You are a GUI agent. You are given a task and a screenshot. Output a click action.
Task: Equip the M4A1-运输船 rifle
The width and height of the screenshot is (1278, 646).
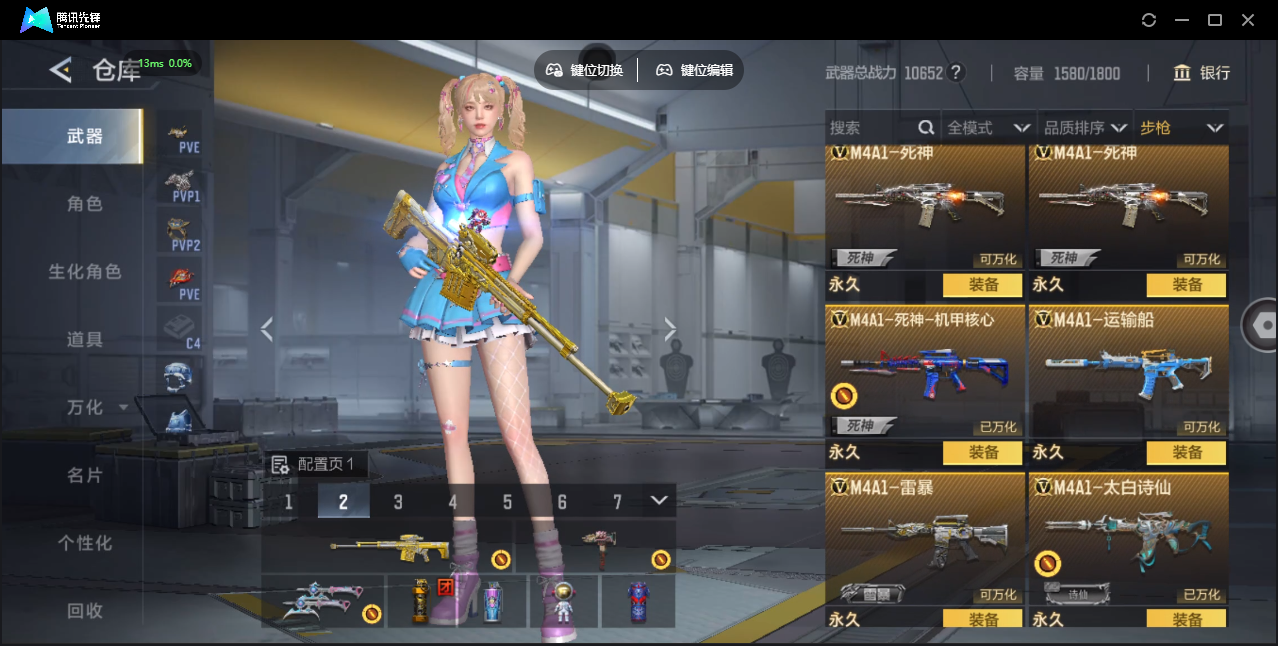(1186, 453)
